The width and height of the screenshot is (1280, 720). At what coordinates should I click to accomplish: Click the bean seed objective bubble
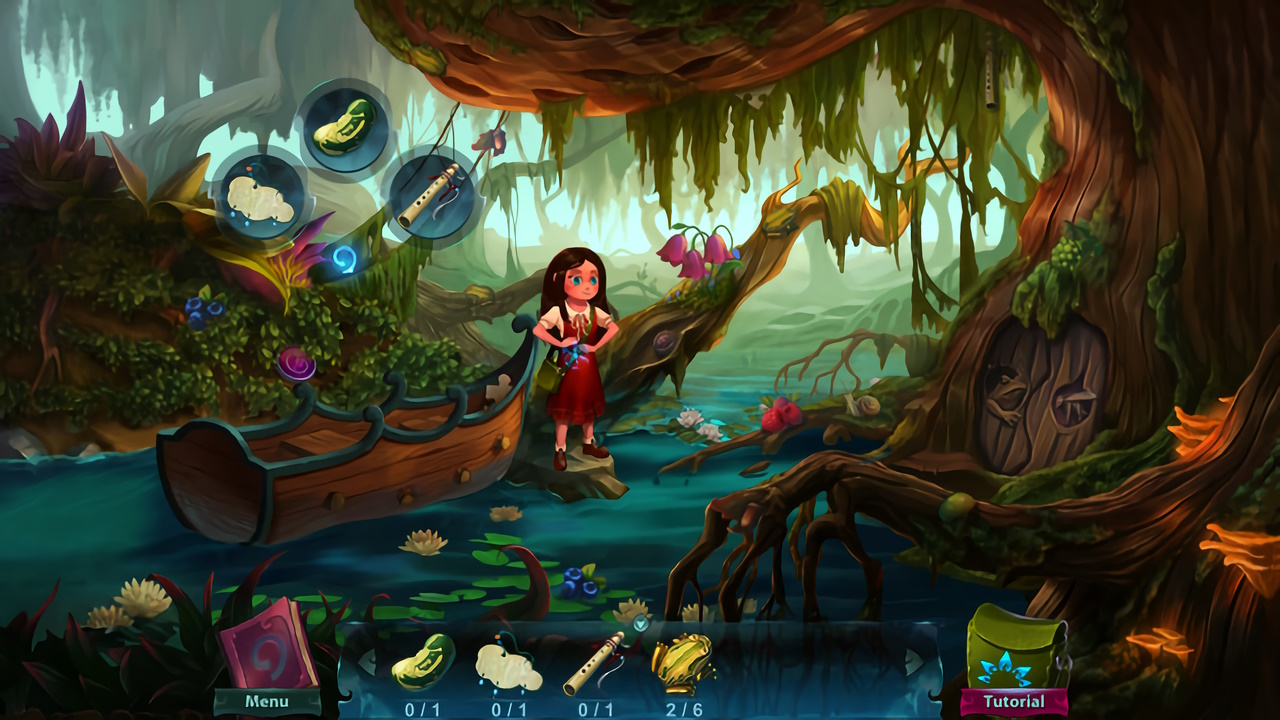pyautogui.click(x=344, y=128)
